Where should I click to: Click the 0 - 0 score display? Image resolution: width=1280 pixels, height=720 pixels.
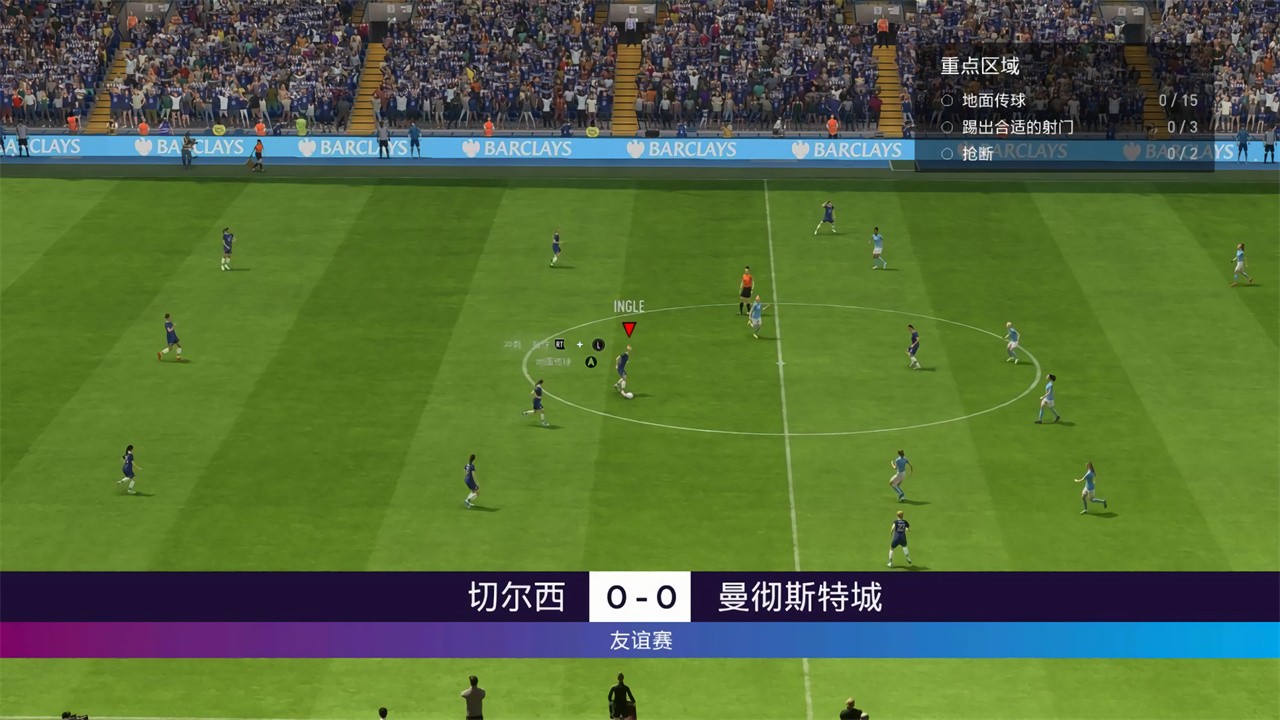point(640,596)
